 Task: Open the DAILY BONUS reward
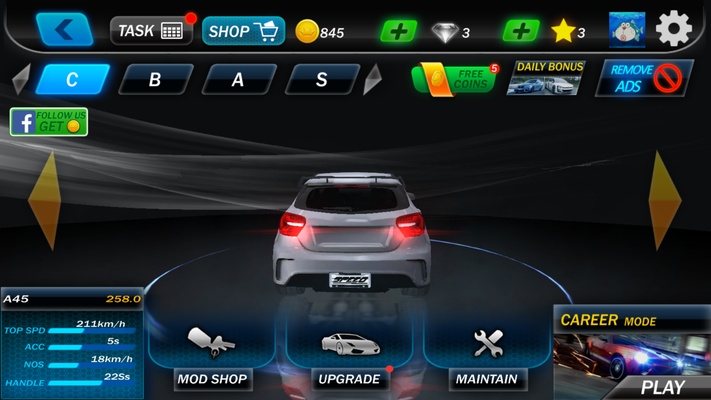point(549,78)
